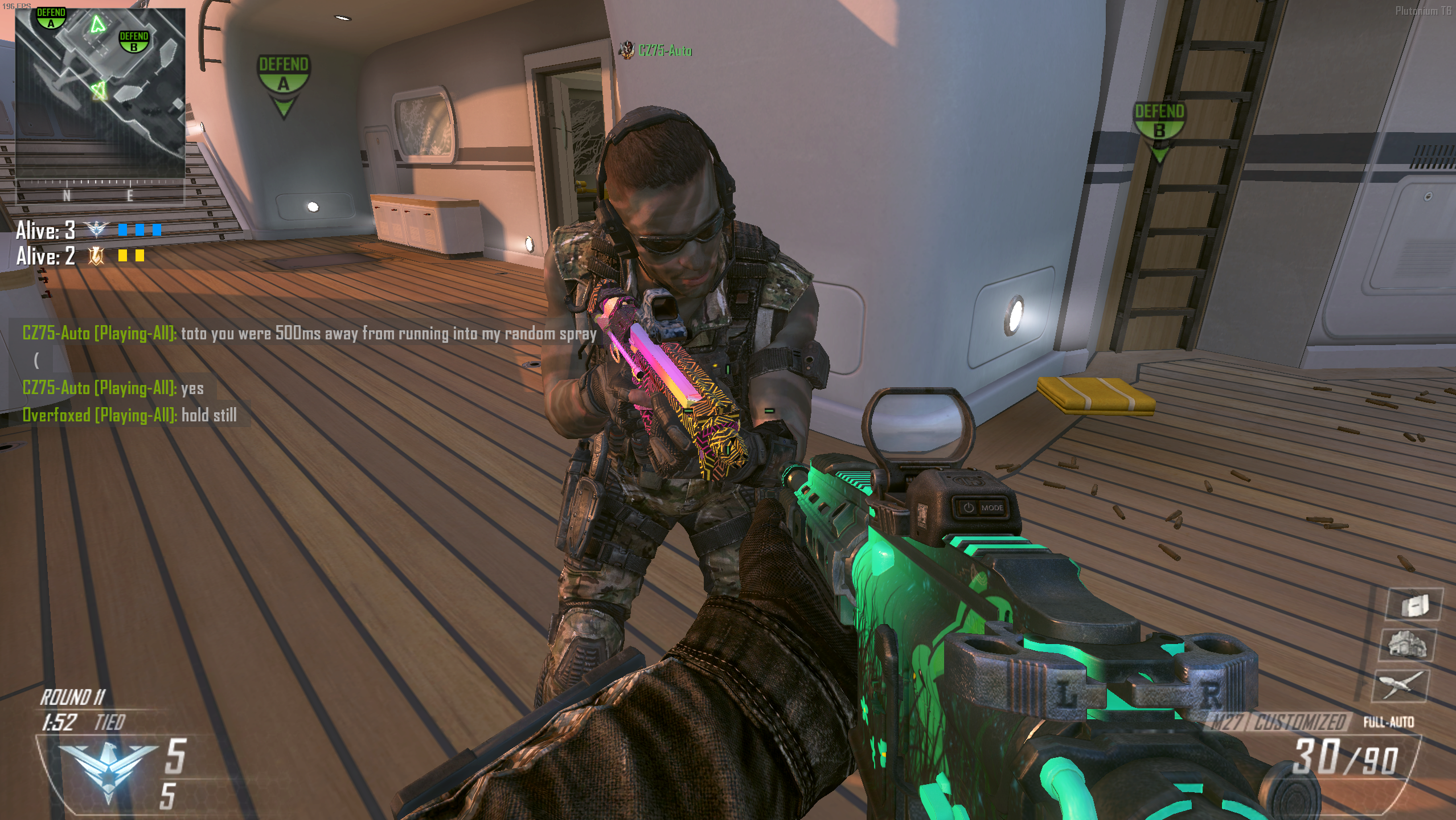The image size is (1456, 820).
Task: Click the minimap in the corner
Action: click(100, 91)
